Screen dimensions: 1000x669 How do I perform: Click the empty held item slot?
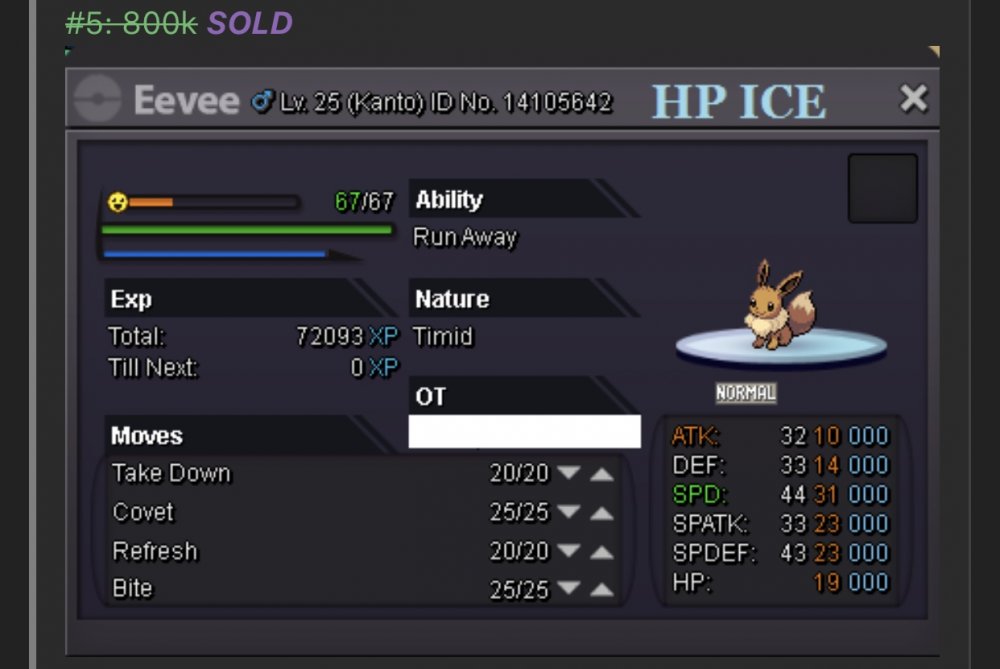(x=882, y=188)
